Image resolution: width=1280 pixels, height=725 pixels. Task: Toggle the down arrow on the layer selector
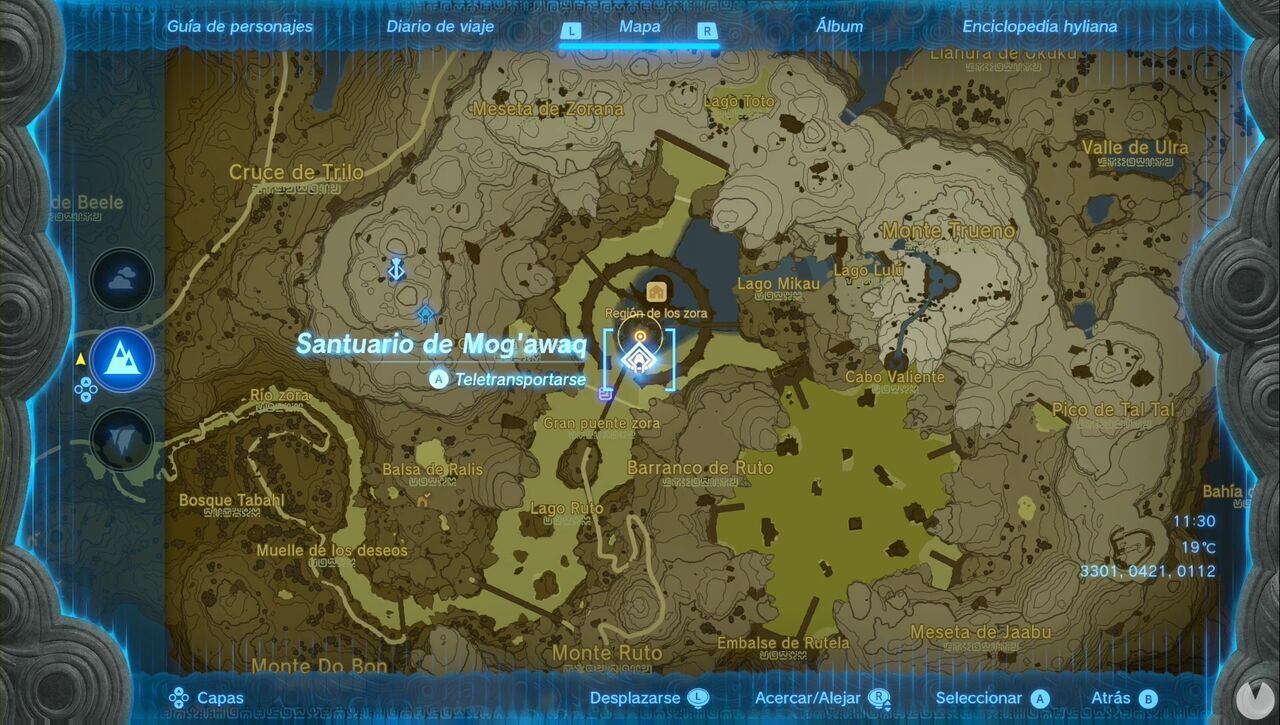(86, 398)
